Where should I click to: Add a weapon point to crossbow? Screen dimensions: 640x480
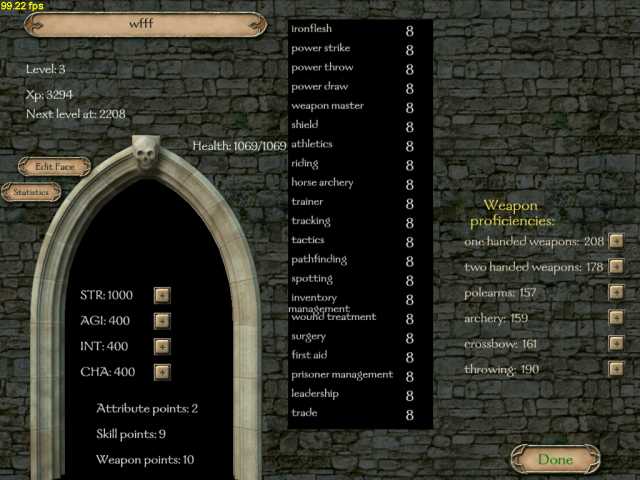point(616,344)
